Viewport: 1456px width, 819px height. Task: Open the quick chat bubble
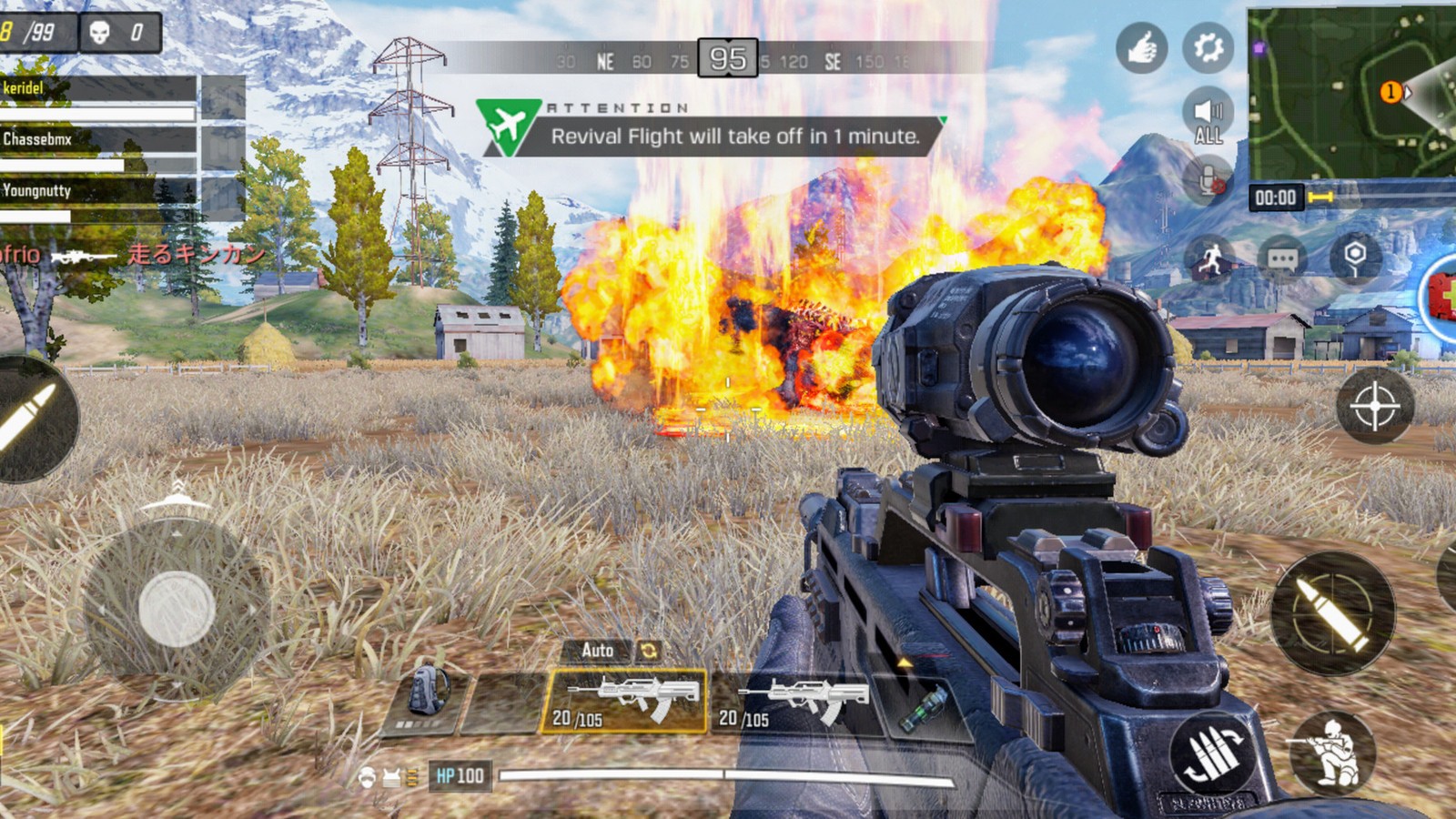[1282, 260]
